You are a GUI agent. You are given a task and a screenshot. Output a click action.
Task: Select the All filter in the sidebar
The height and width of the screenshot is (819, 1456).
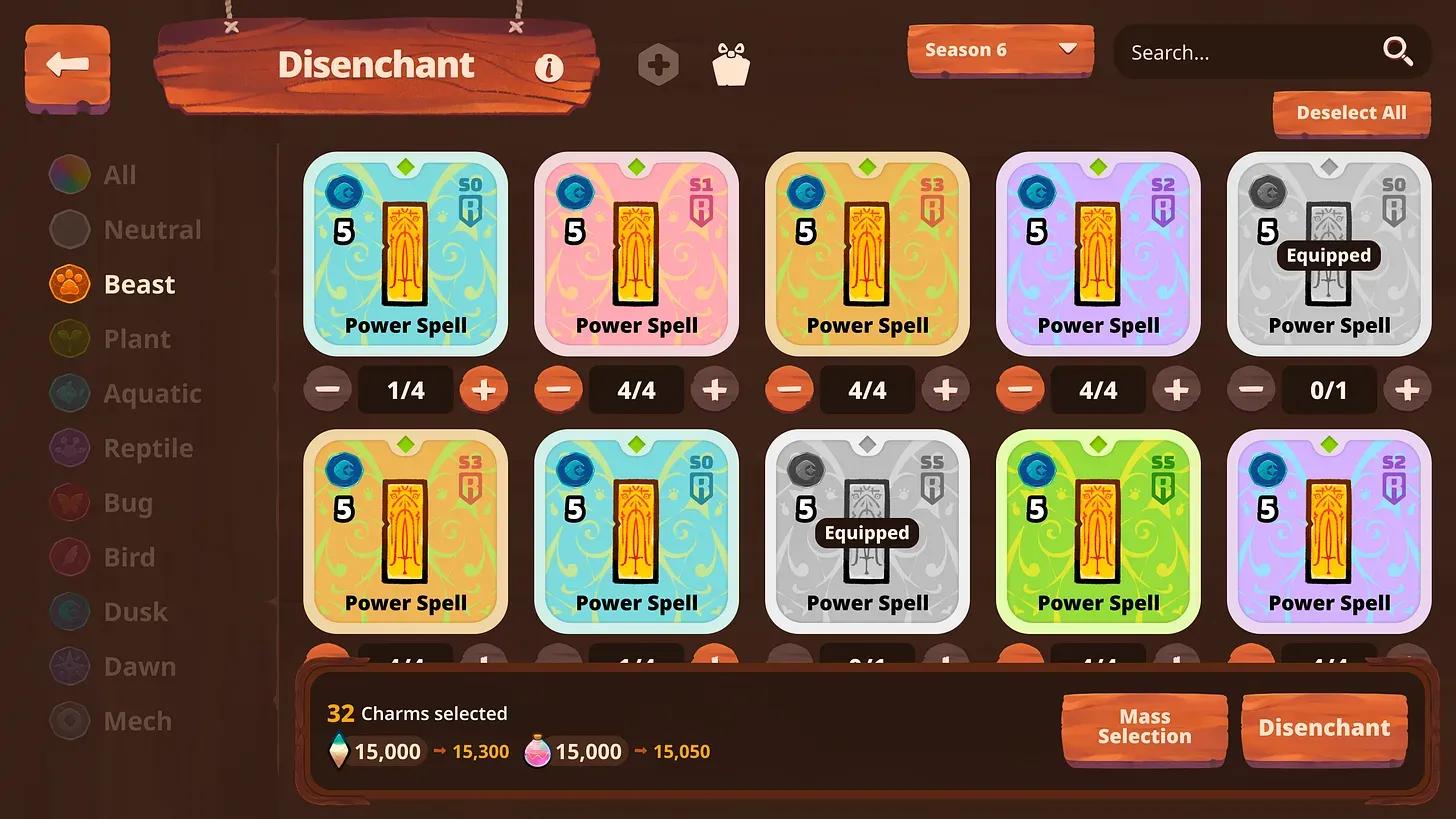pos(69,173)
